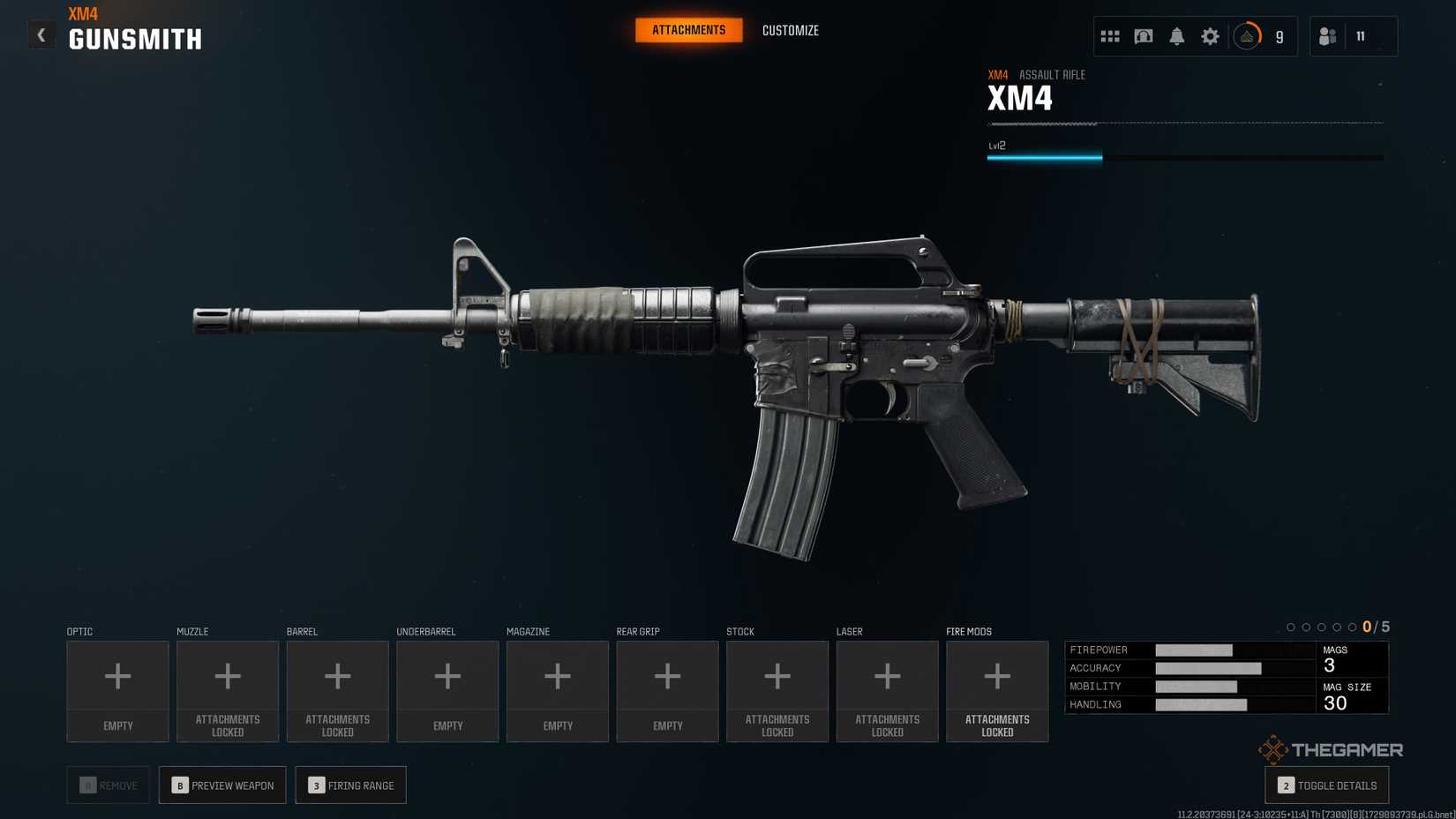This screenshot has height=819, width=1456.
Task: Pick the Rear Grip attachment slot
Action: 667,690
